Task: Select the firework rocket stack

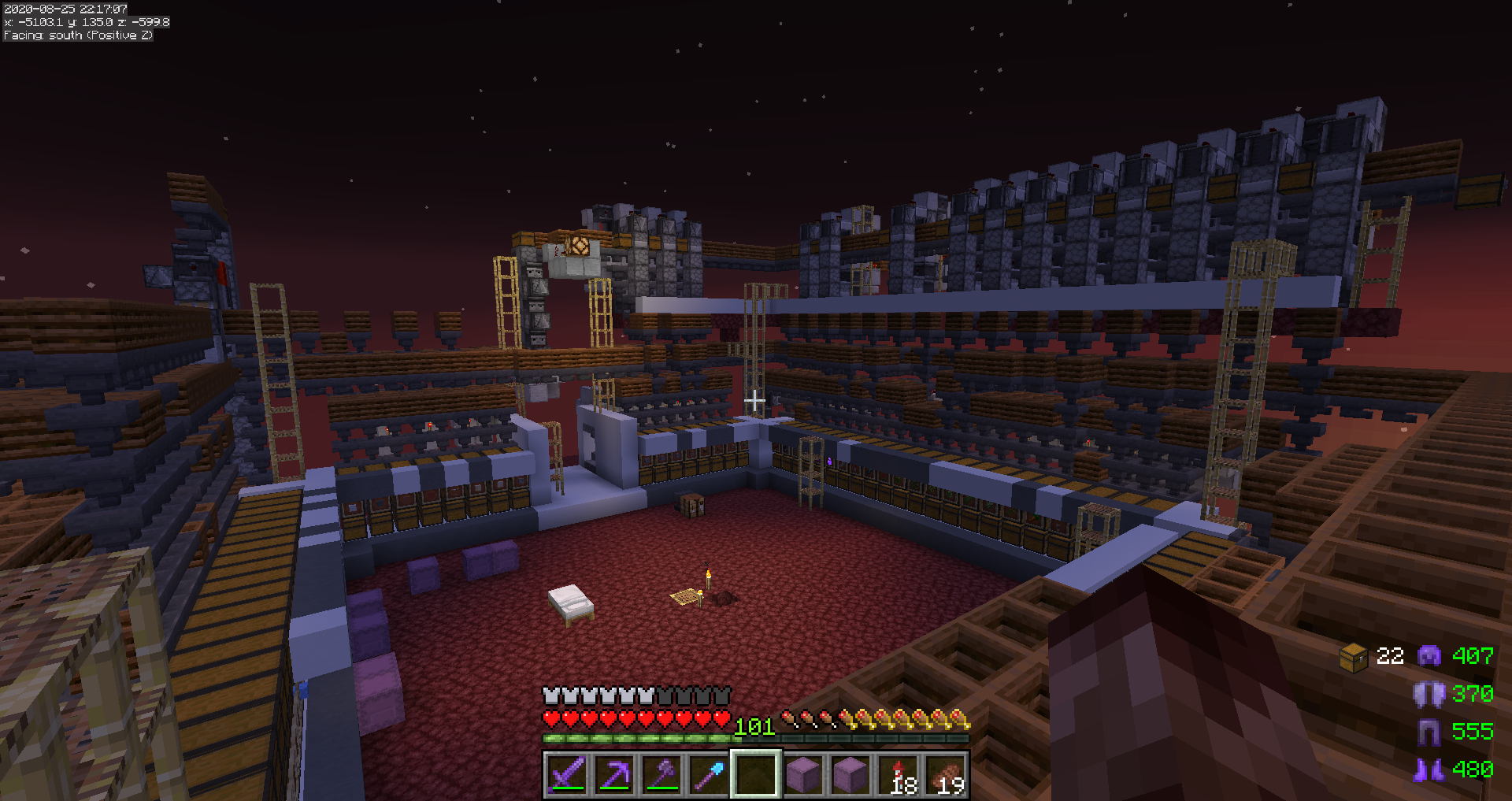Action: tap(899, 775)
